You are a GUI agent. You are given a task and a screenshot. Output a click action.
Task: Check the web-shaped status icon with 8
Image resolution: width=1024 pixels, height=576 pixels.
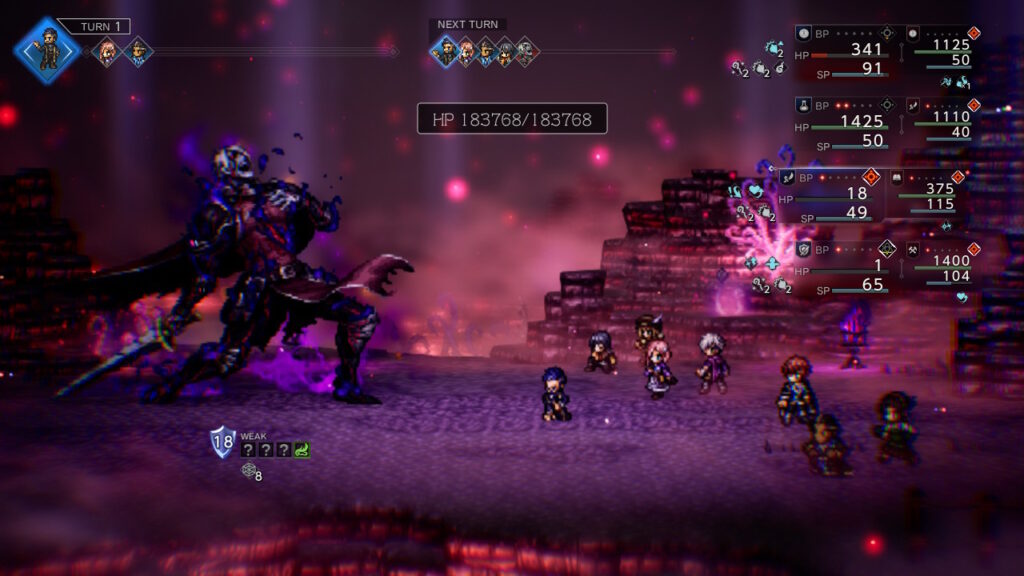point(250,471)
